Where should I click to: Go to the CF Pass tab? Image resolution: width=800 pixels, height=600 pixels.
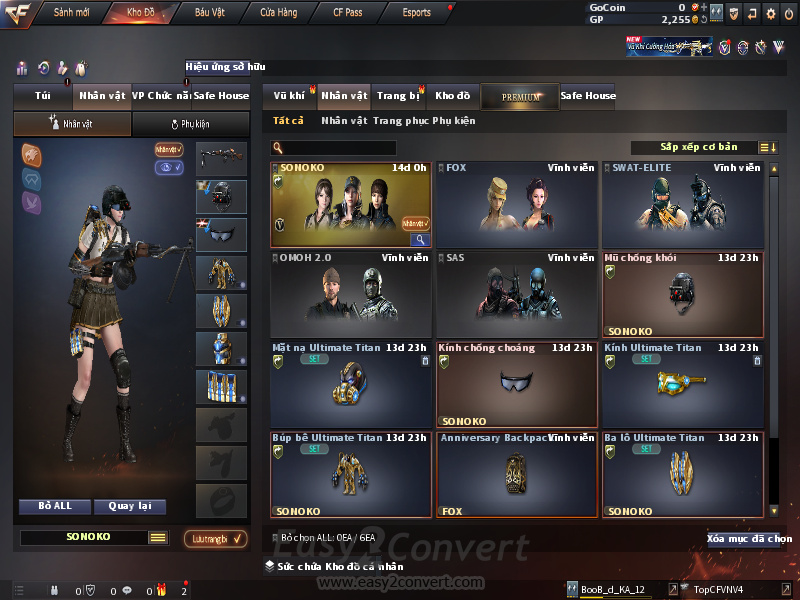[350, 13]
